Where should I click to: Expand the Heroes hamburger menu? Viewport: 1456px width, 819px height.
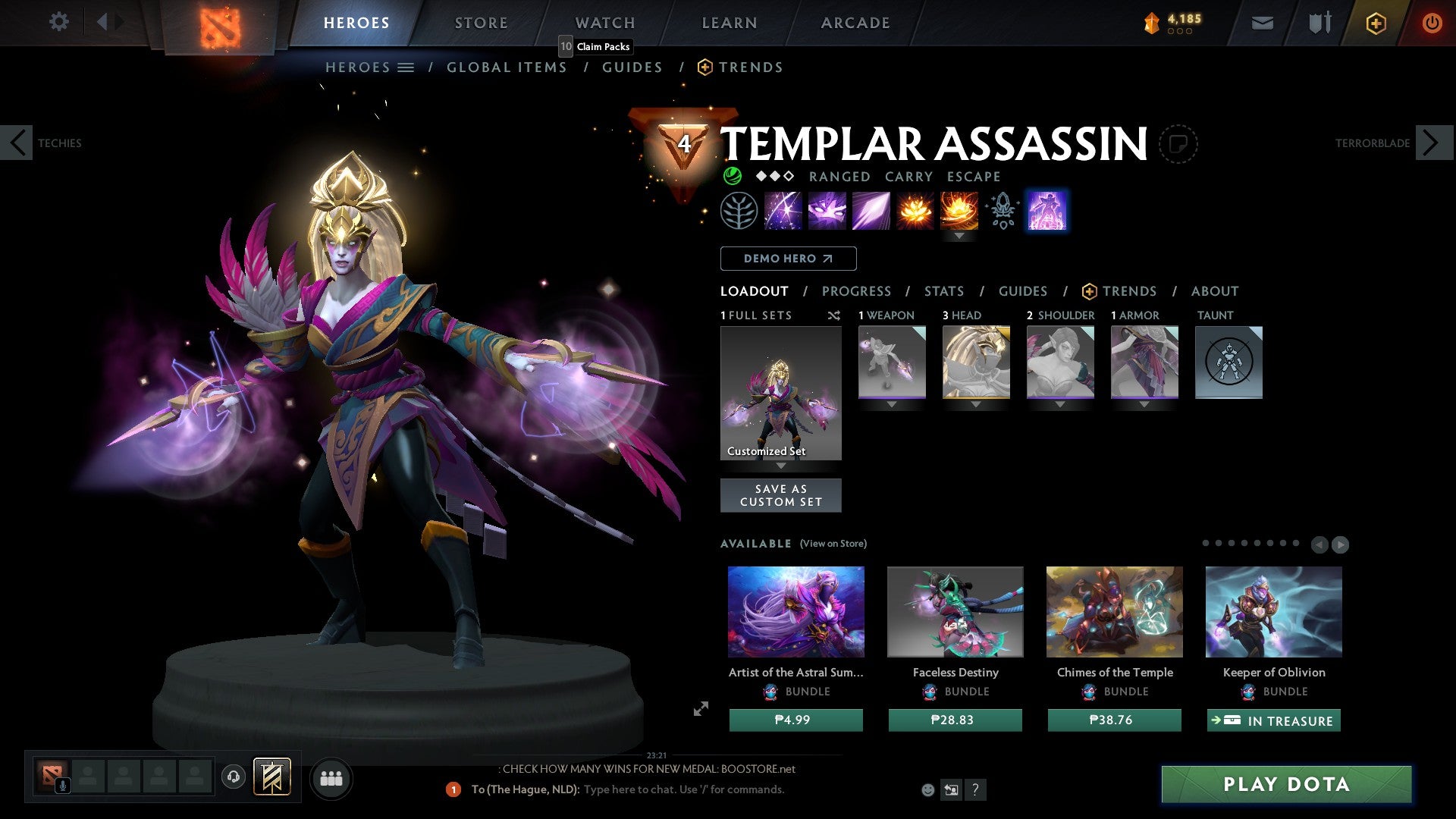point(406,67)
